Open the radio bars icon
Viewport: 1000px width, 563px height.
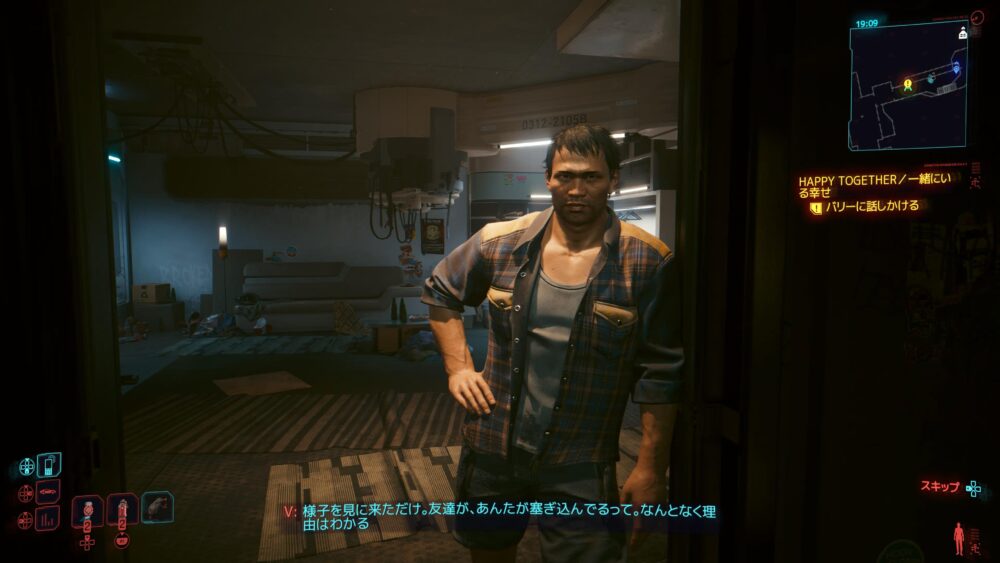pyautogui.click(x=48, y=519)
